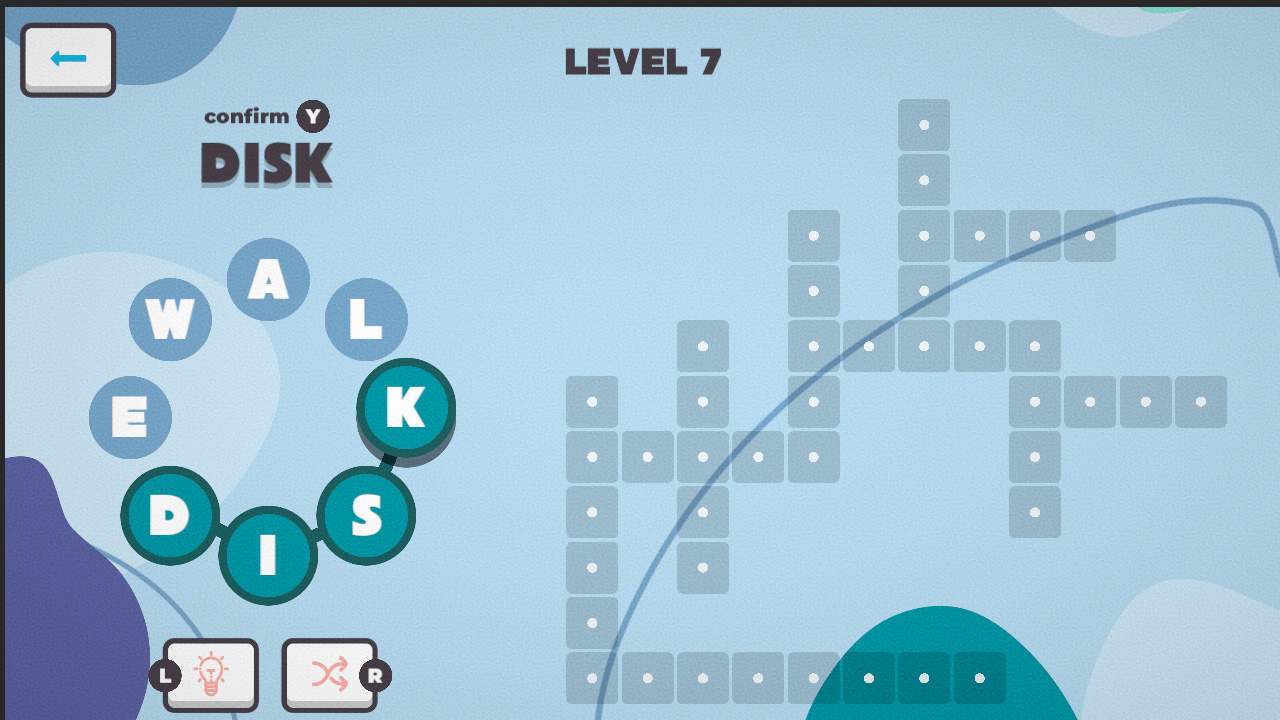Select the letter W circle
Screen dimensions: 1280x720
click(x=170, y=319)
